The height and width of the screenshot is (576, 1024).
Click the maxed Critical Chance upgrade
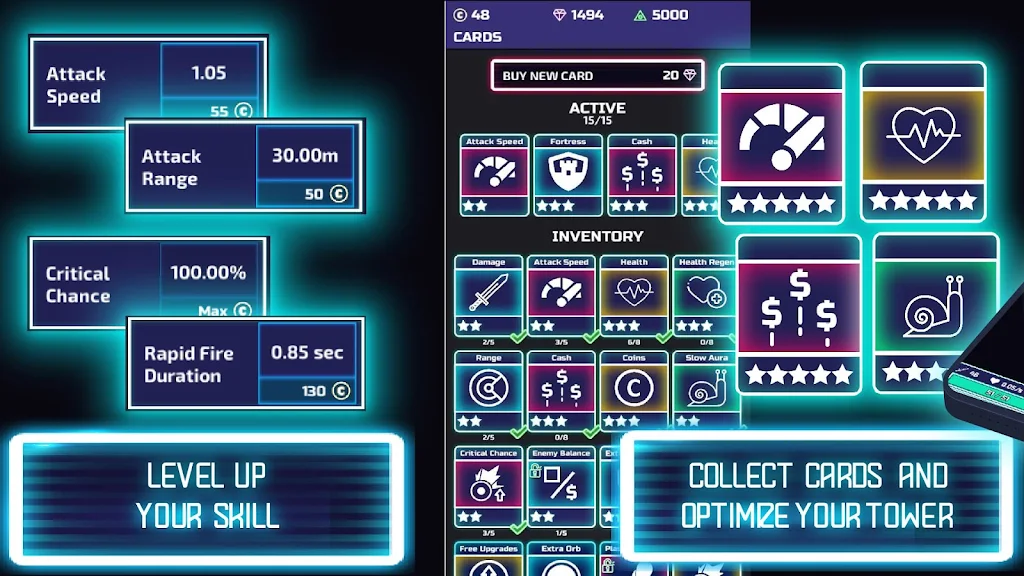[x=211, y=311]
